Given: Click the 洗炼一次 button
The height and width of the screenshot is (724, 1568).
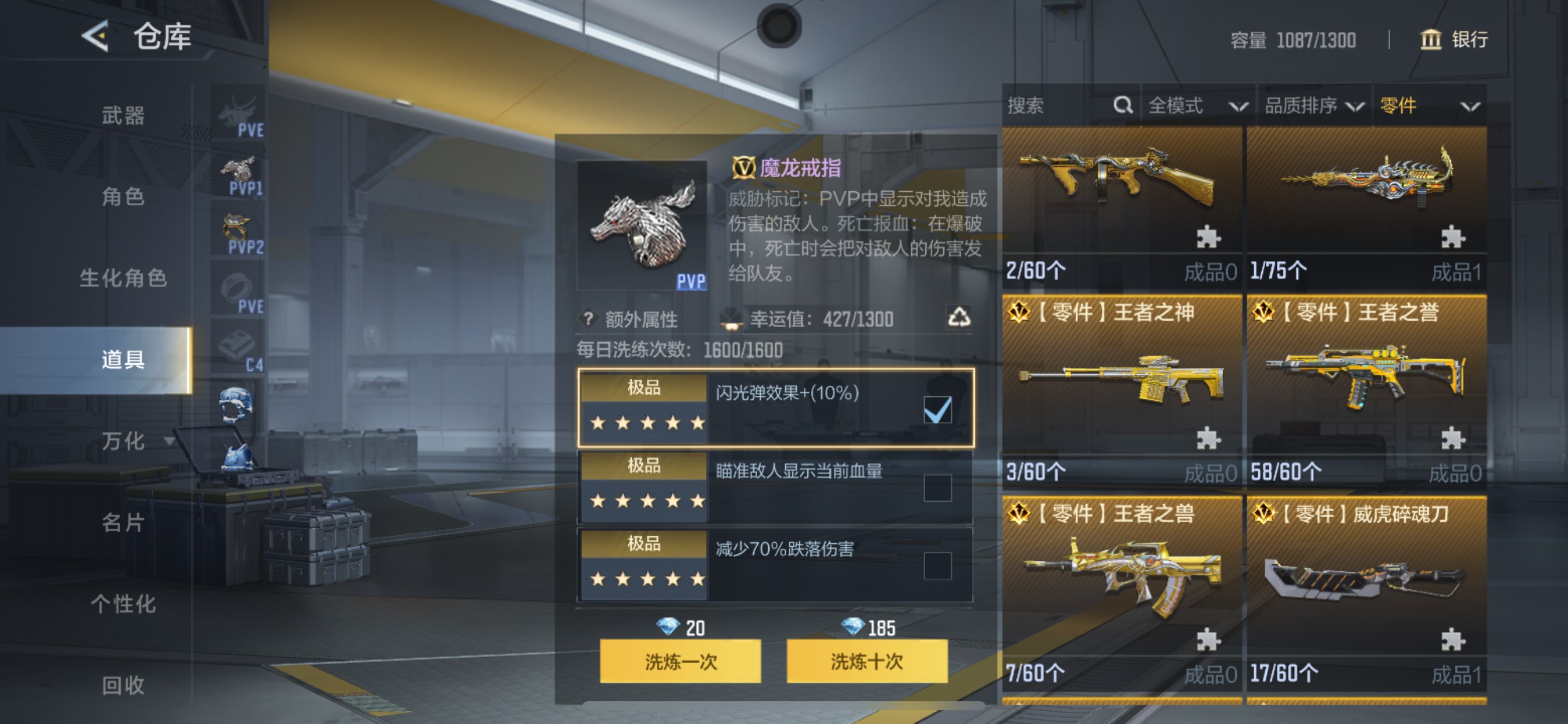Looking at the screenshot, I should pyautogui.click(x=680, y=663).
